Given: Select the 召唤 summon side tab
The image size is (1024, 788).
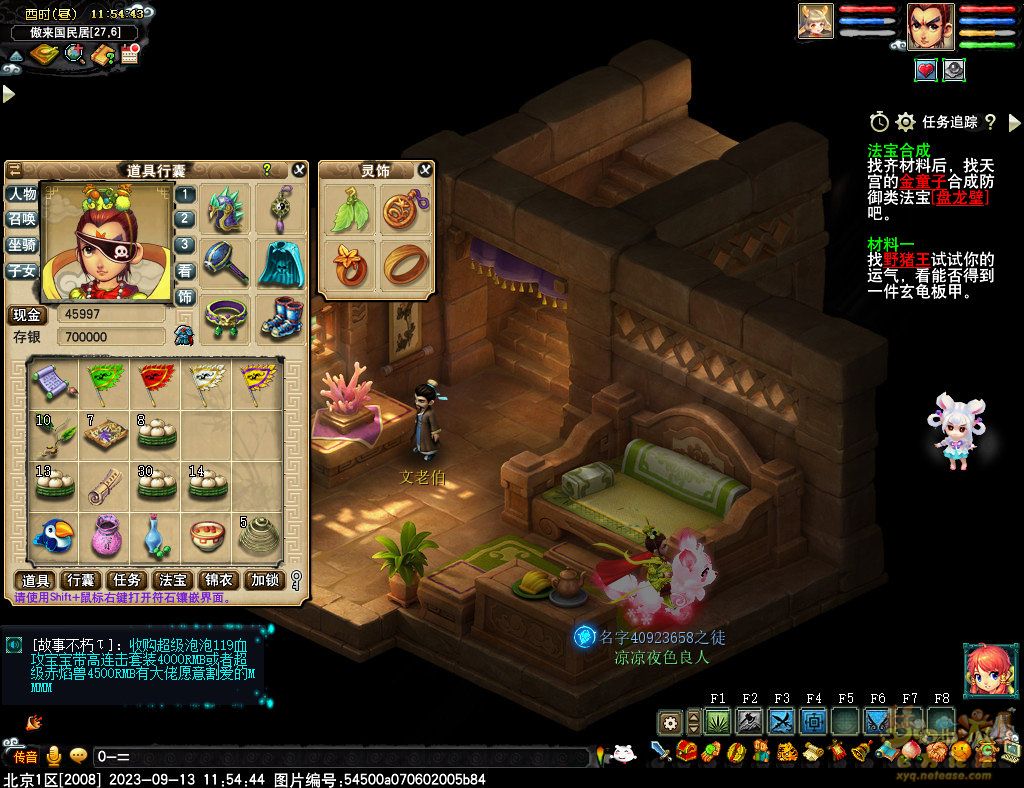Looking at the screenshot, I should pyautogui.click(x=22, y=219).
